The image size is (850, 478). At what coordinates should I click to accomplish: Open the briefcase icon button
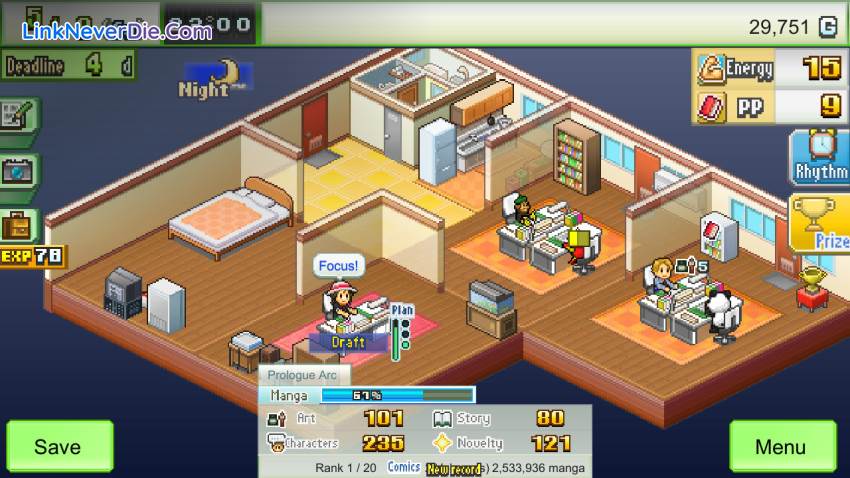18,224
